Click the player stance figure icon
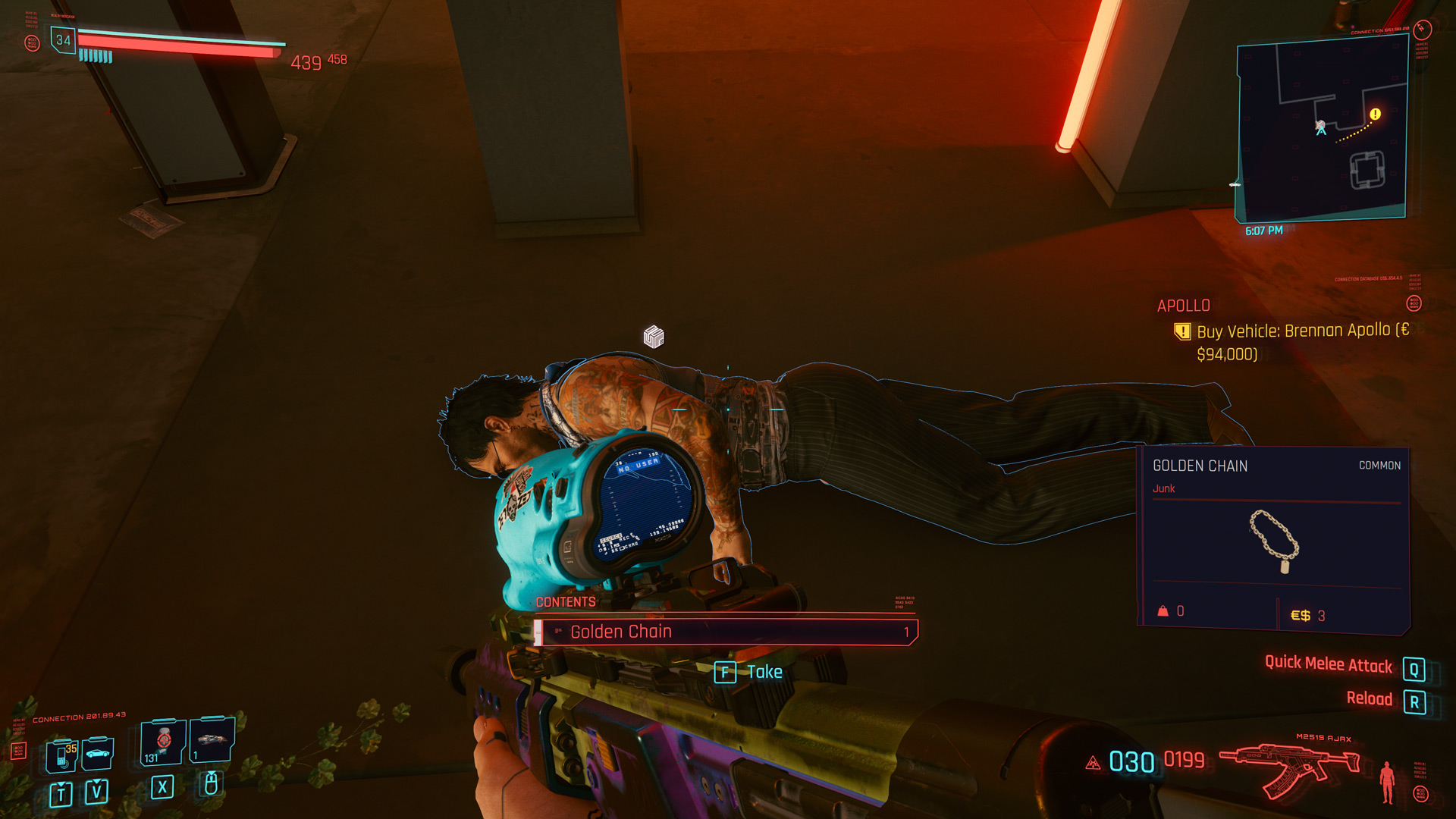This screenshot has width=1456, height=819. pyautogui.click(x=1387, y=781)
